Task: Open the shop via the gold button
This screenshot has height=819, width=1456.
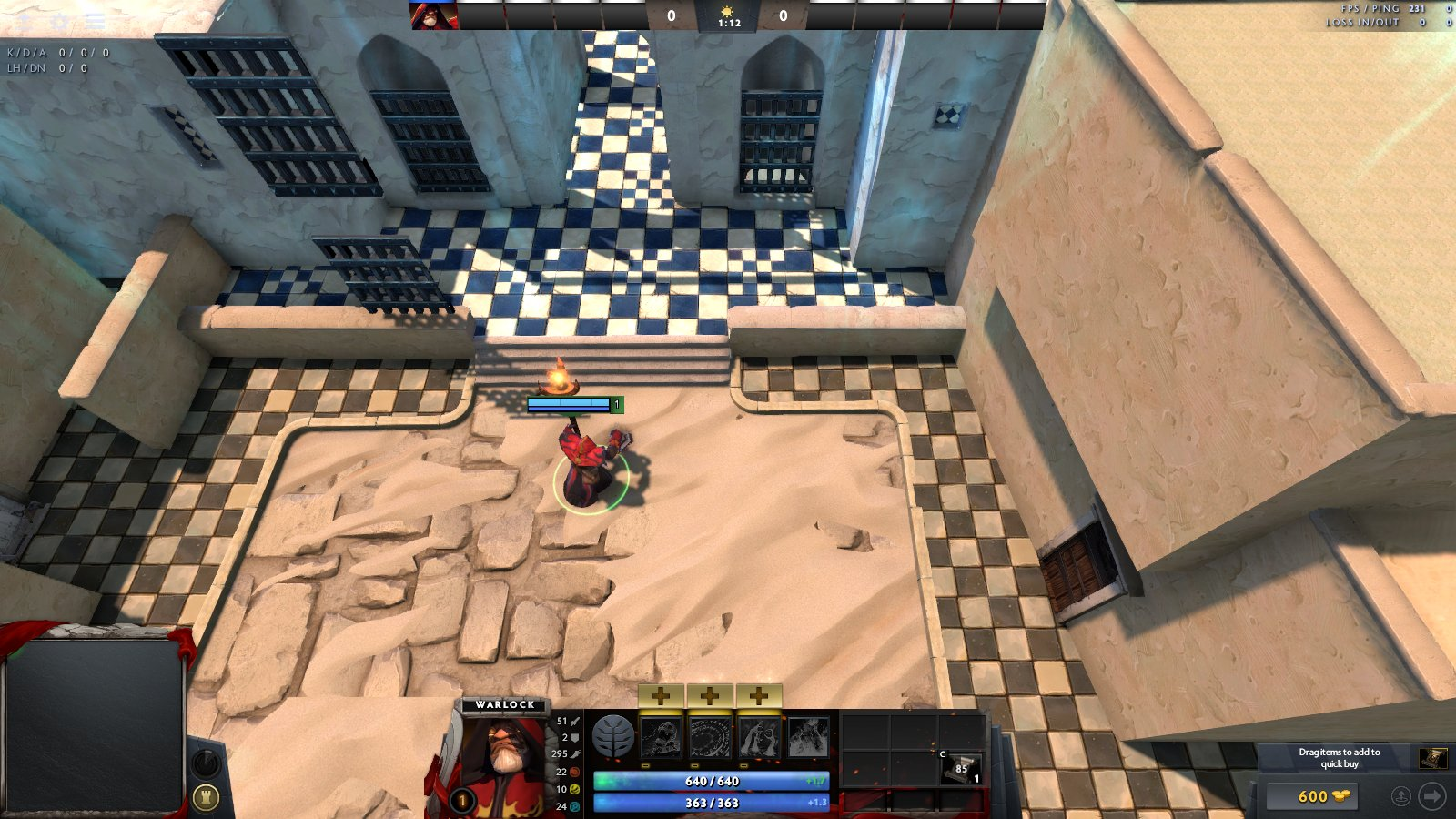Action: 1312,796
